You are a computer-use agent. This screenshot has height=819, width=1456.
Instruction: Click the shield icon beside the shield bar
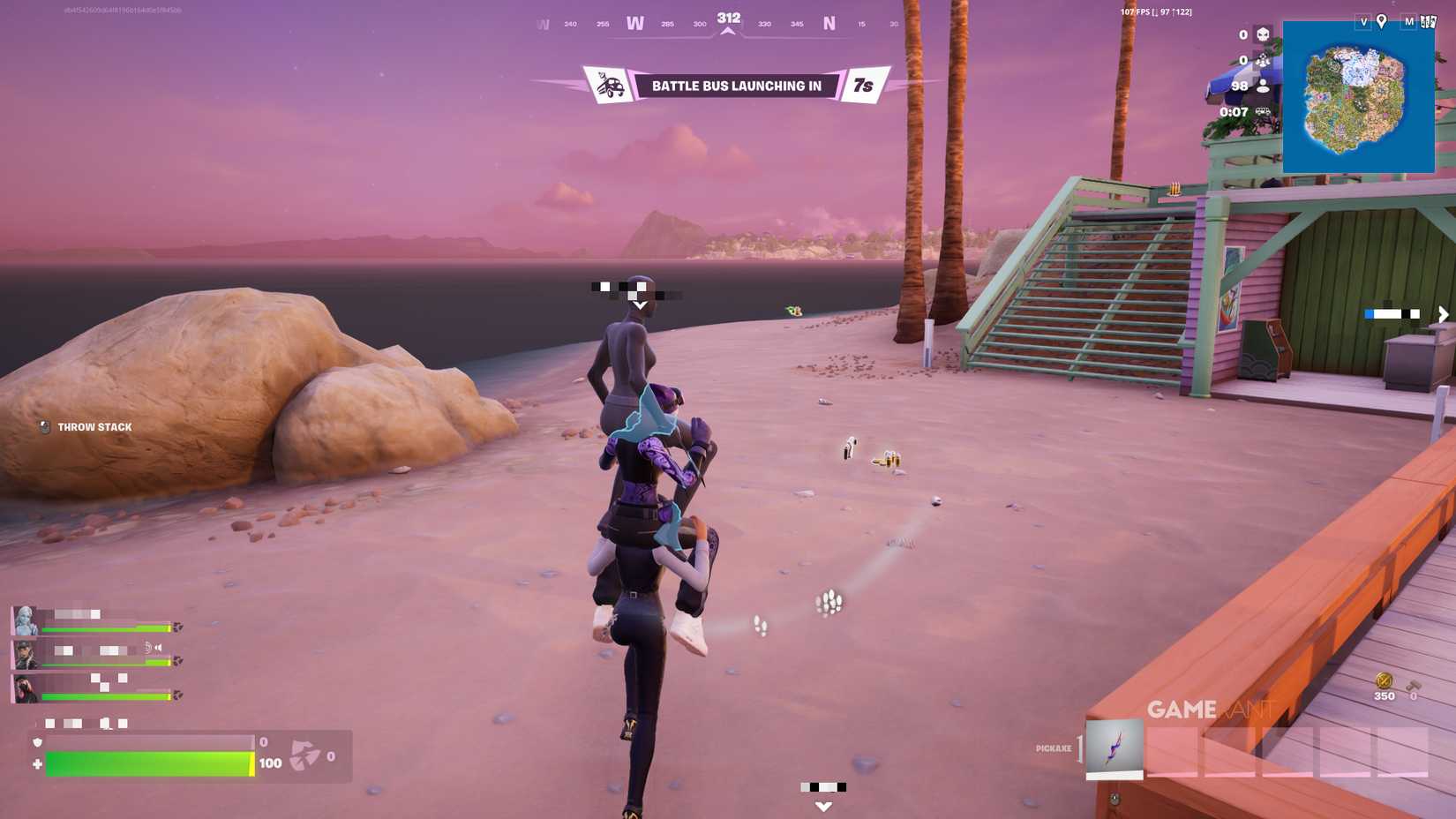pos(36,742)
